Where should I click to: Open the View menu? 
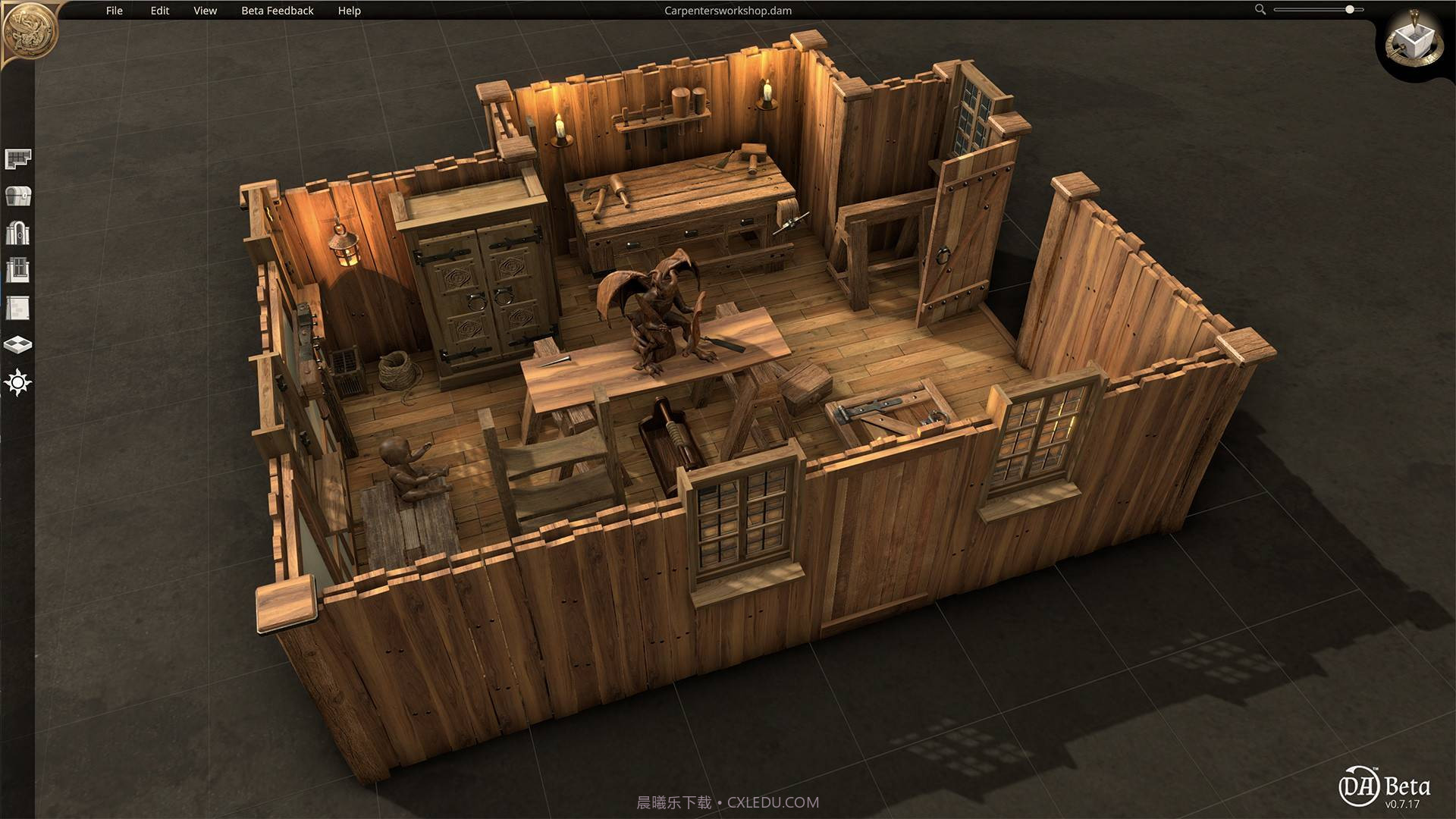tap(205, 11)
